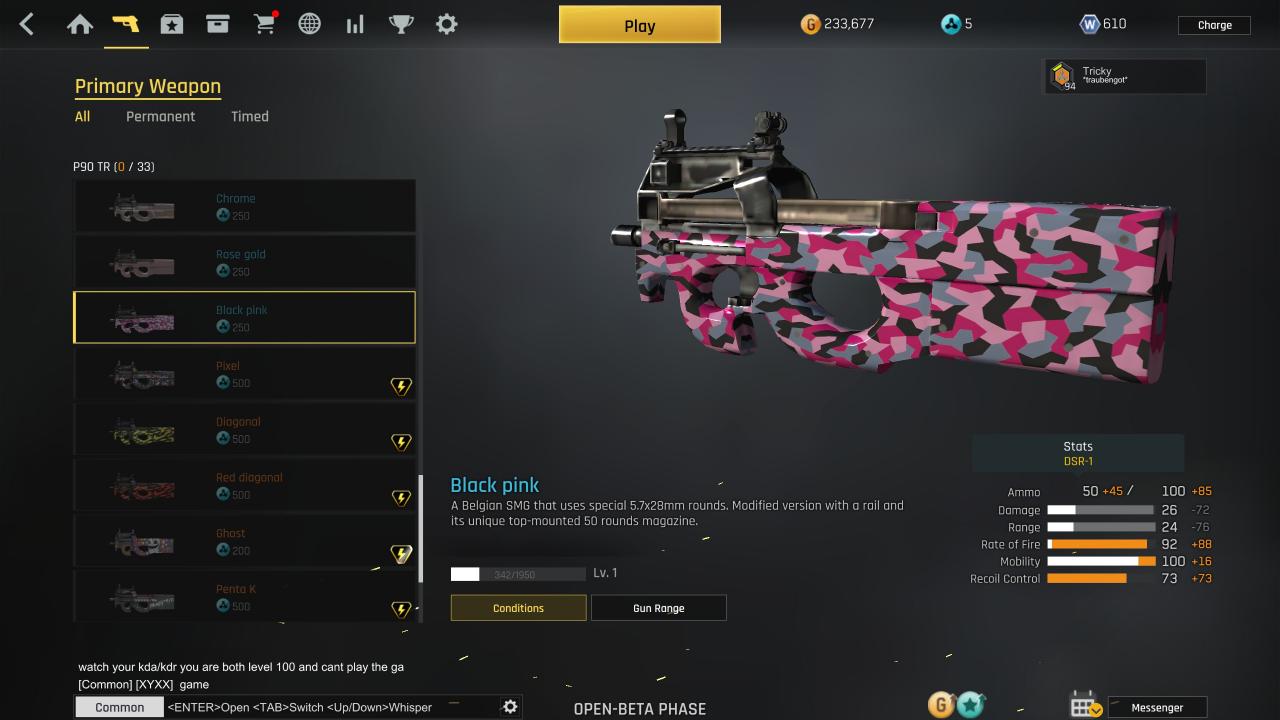1280x720 pixels.
Task: Choose the Pixel P90 skin
Action: coord(244,374)
